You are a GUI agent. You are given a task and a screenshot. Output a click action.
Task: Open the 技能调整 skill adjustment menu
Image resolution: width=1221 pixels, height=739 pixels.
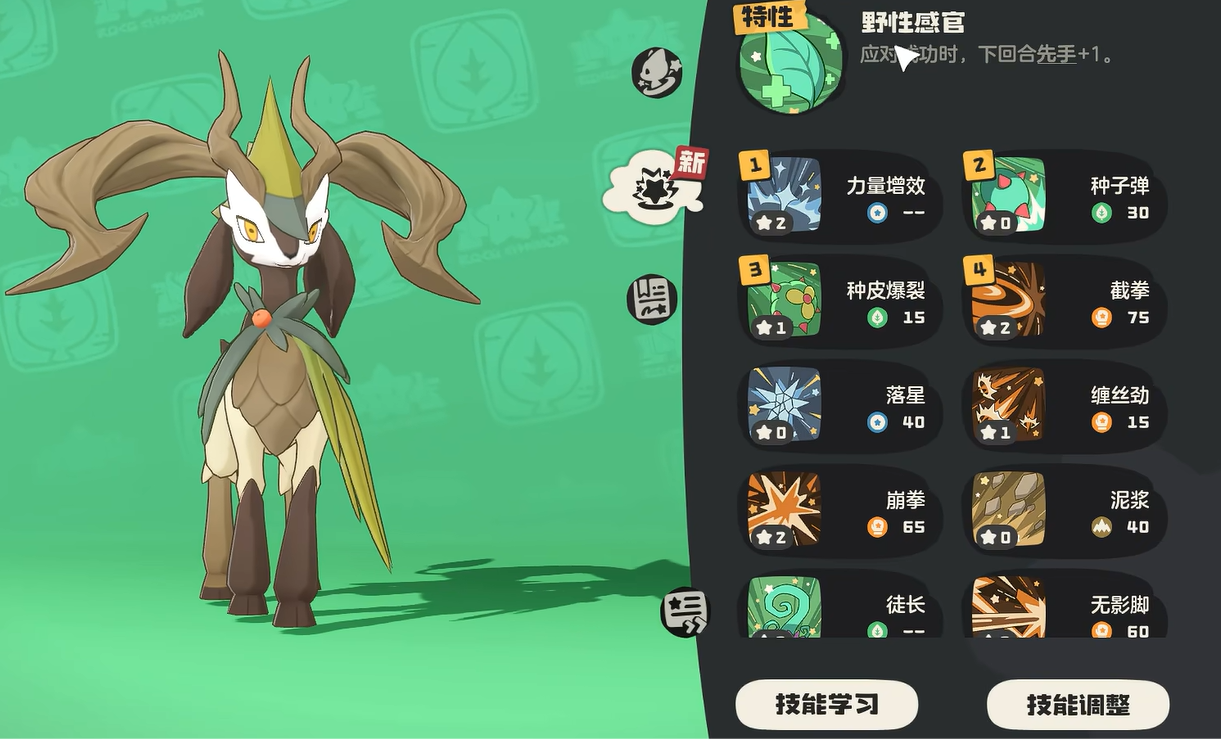pyautogui.click(x=1077, y=705)
